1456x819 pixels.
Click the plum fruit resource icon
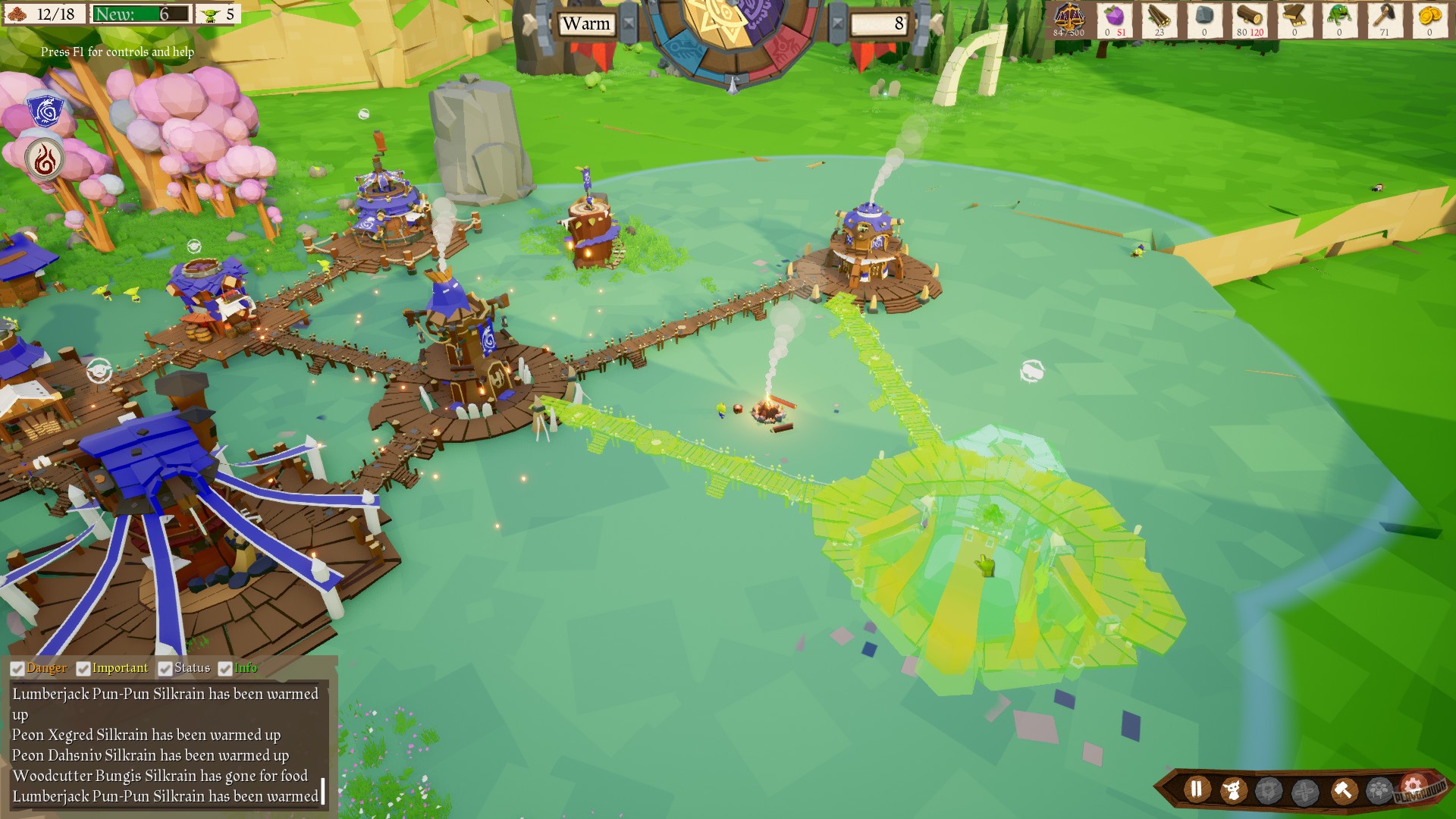click(1114, 17)
